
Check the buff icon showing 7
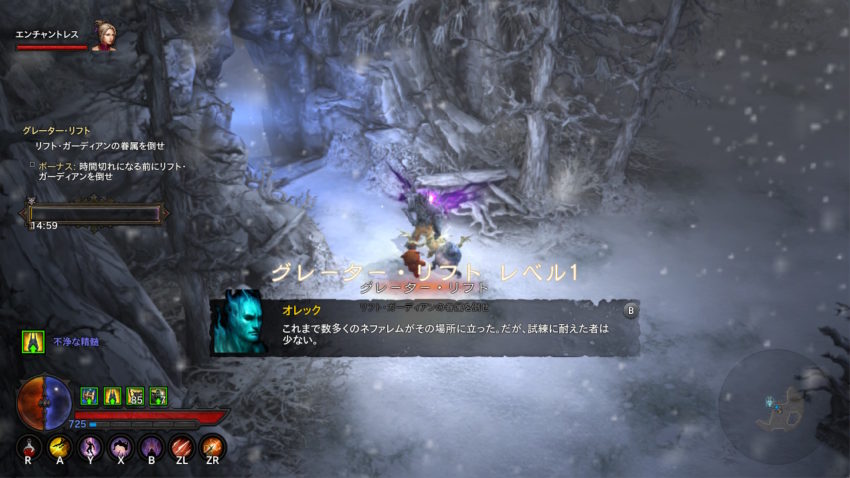158,396
